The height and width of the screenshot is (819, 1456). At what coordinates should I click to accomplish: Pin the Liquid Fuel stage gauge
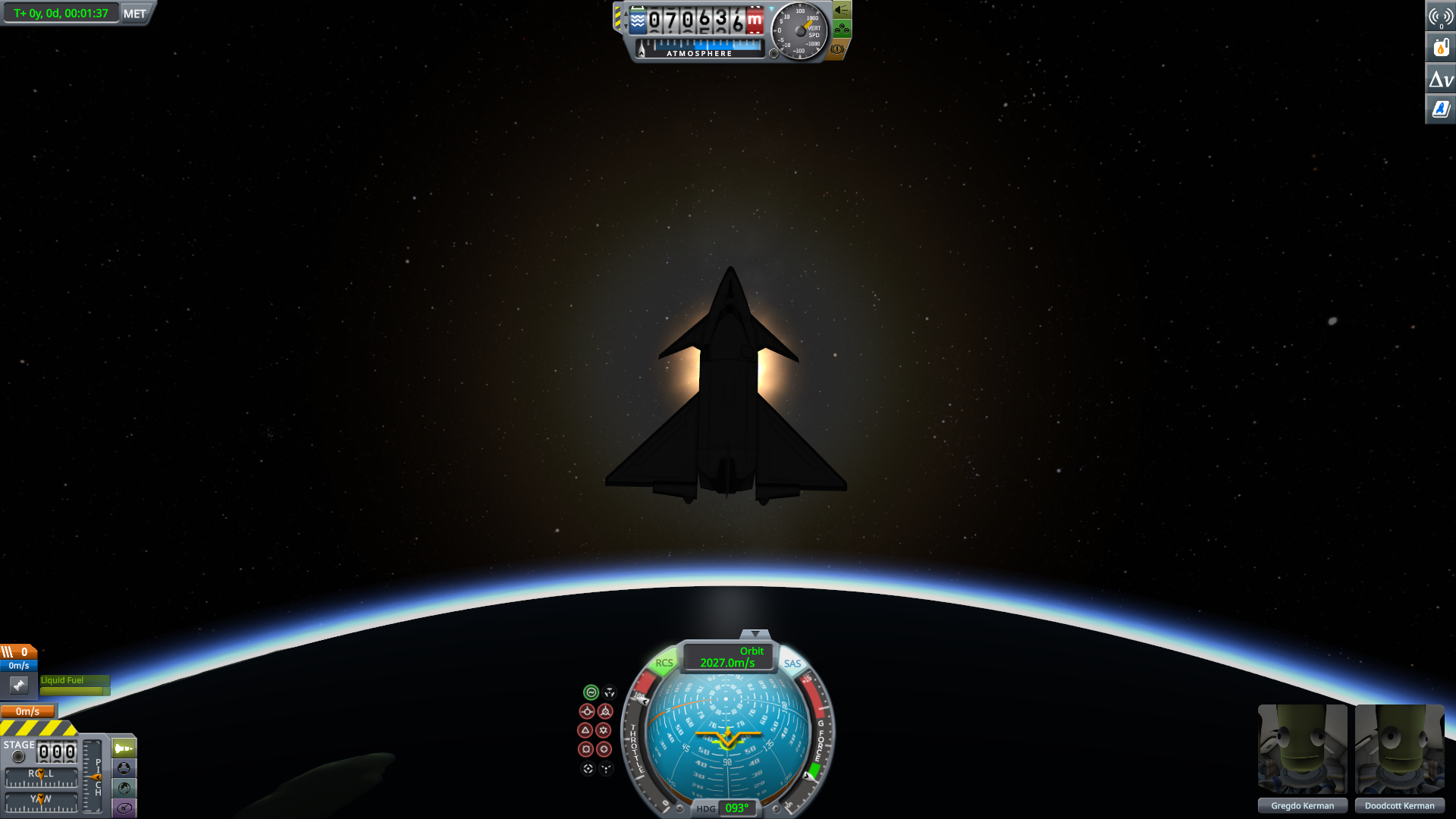coord(19,685)
